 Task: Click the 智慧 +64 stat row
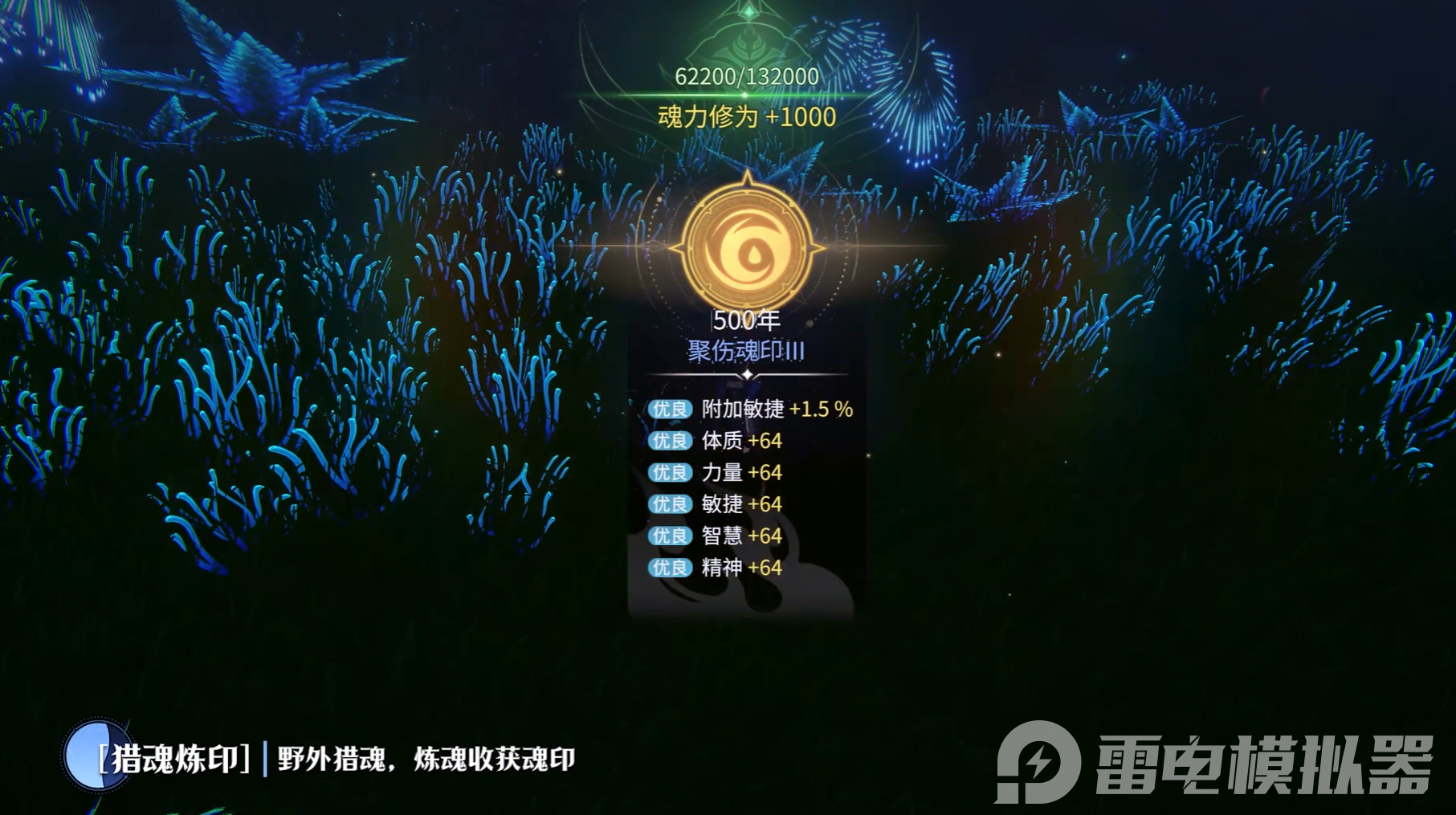739,536
